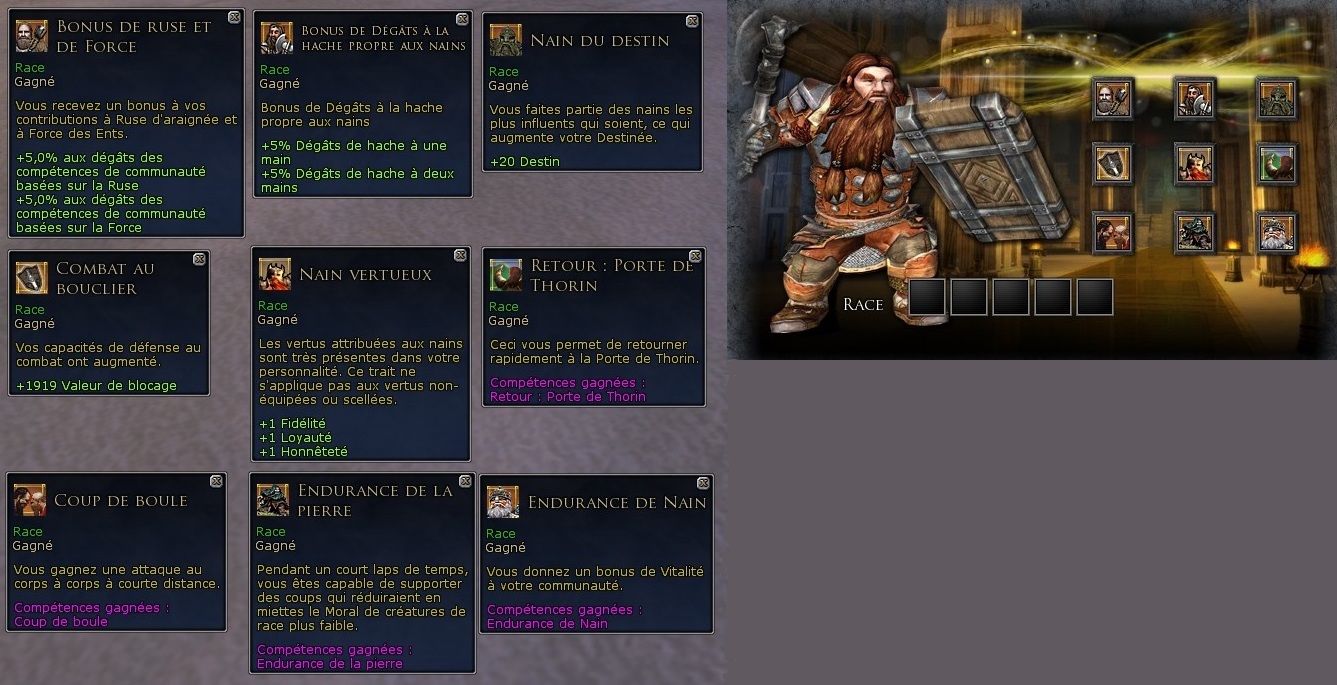This screenshot has height=685, width=1337.
Task: Close the Endurance de la pierre tooltip
Action: [464, 482]
